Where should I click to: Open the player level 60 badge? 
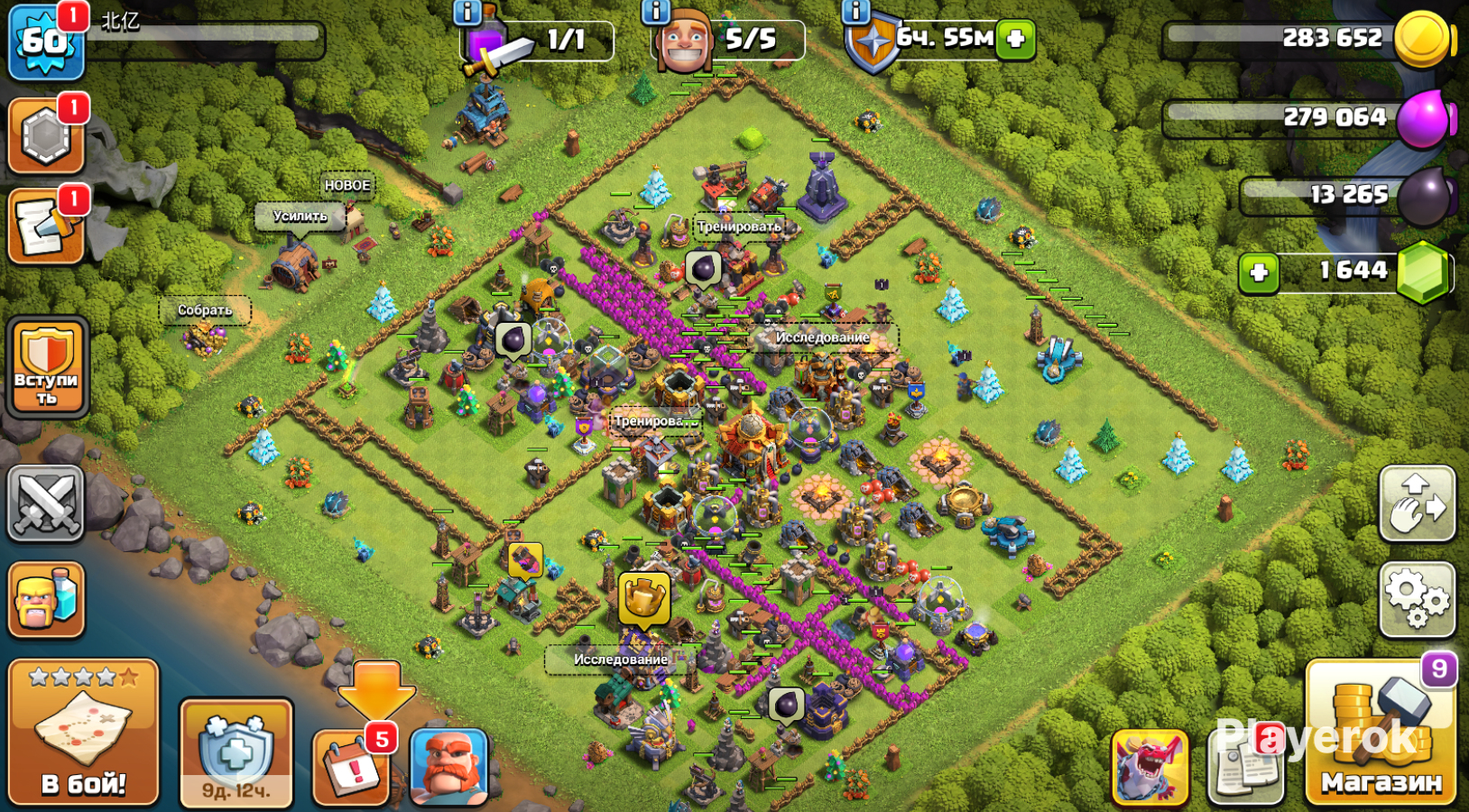[x=45, y=42]
